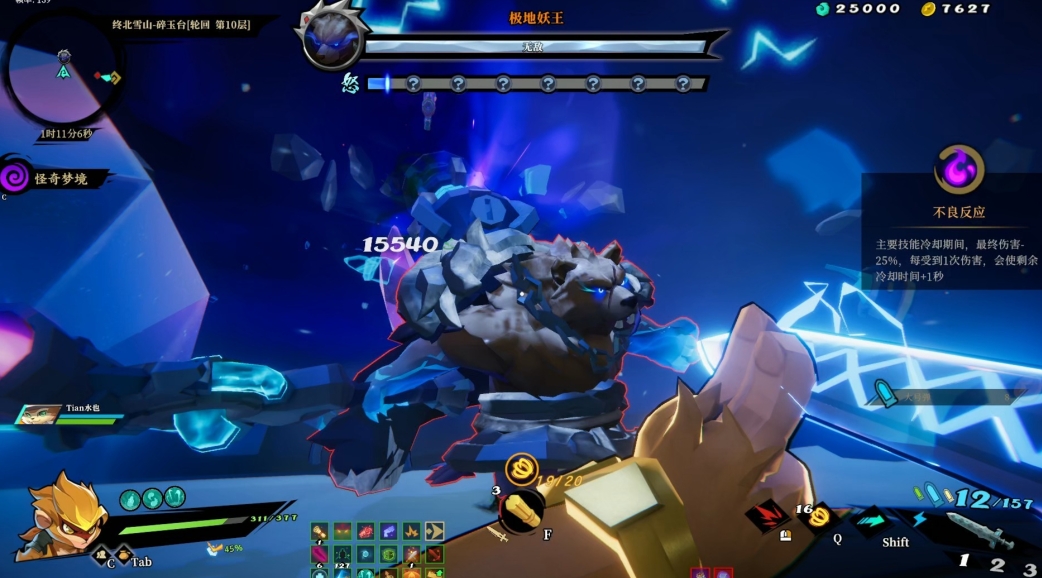
Task: Select the pale arrow scroll slot
Action: 435,531
